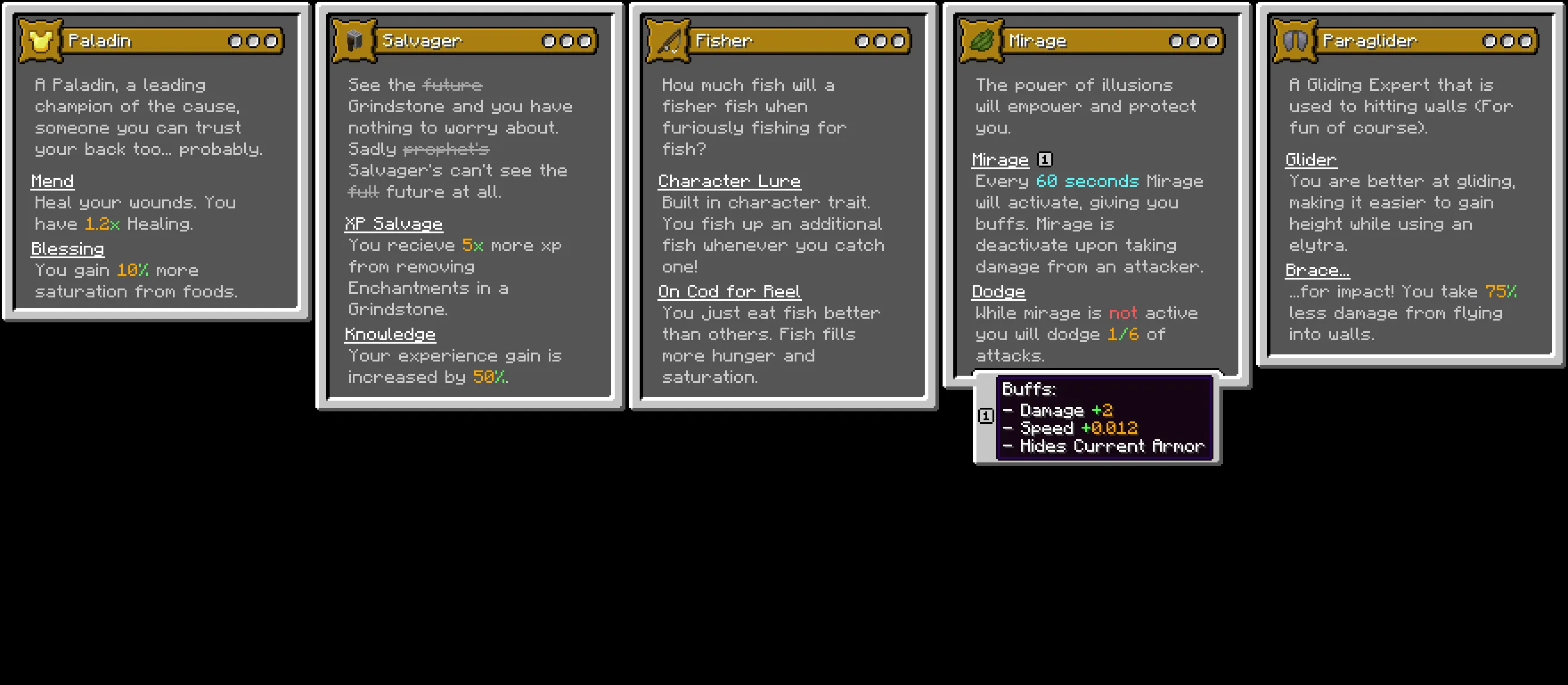
Task: Select the Mirage leaf icon
Action: click(981, 40)
